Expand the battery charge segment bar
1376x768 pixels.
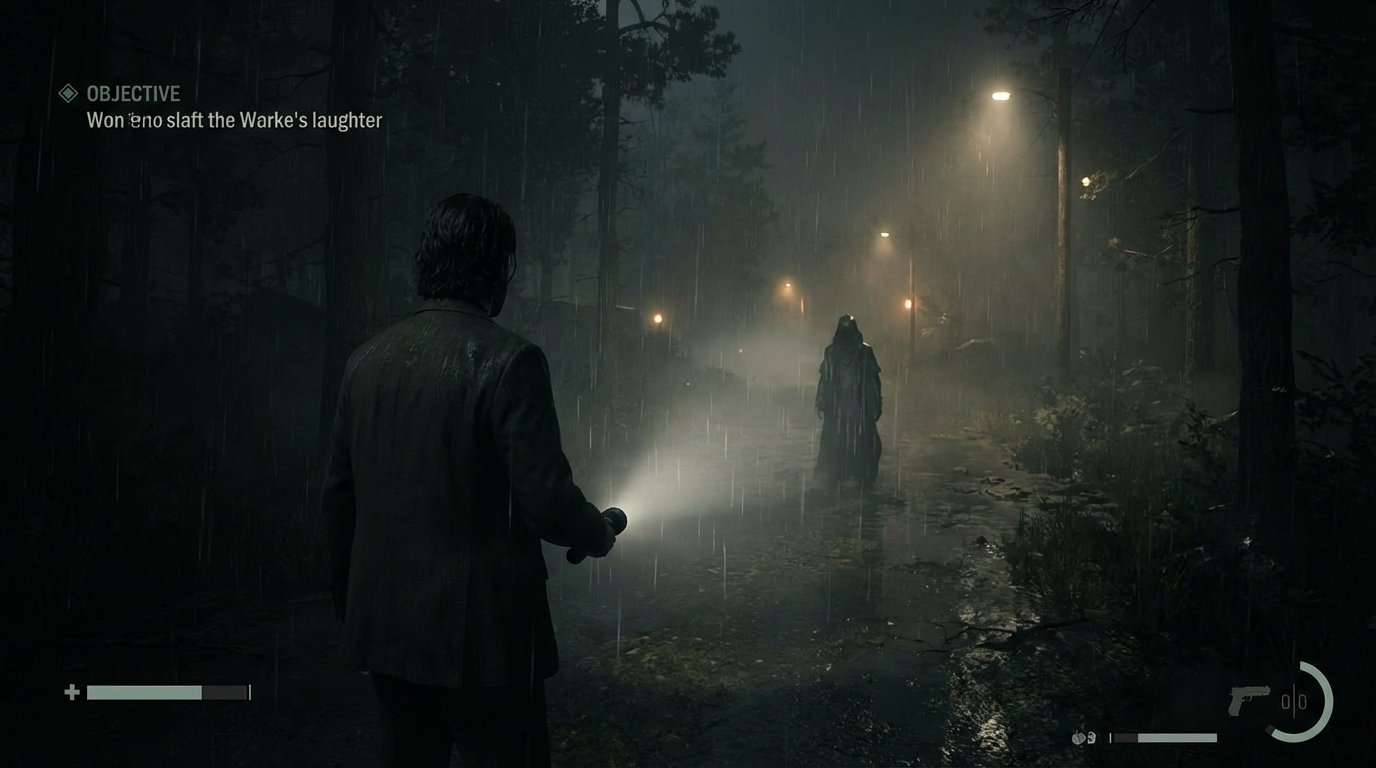(1163, 737)
